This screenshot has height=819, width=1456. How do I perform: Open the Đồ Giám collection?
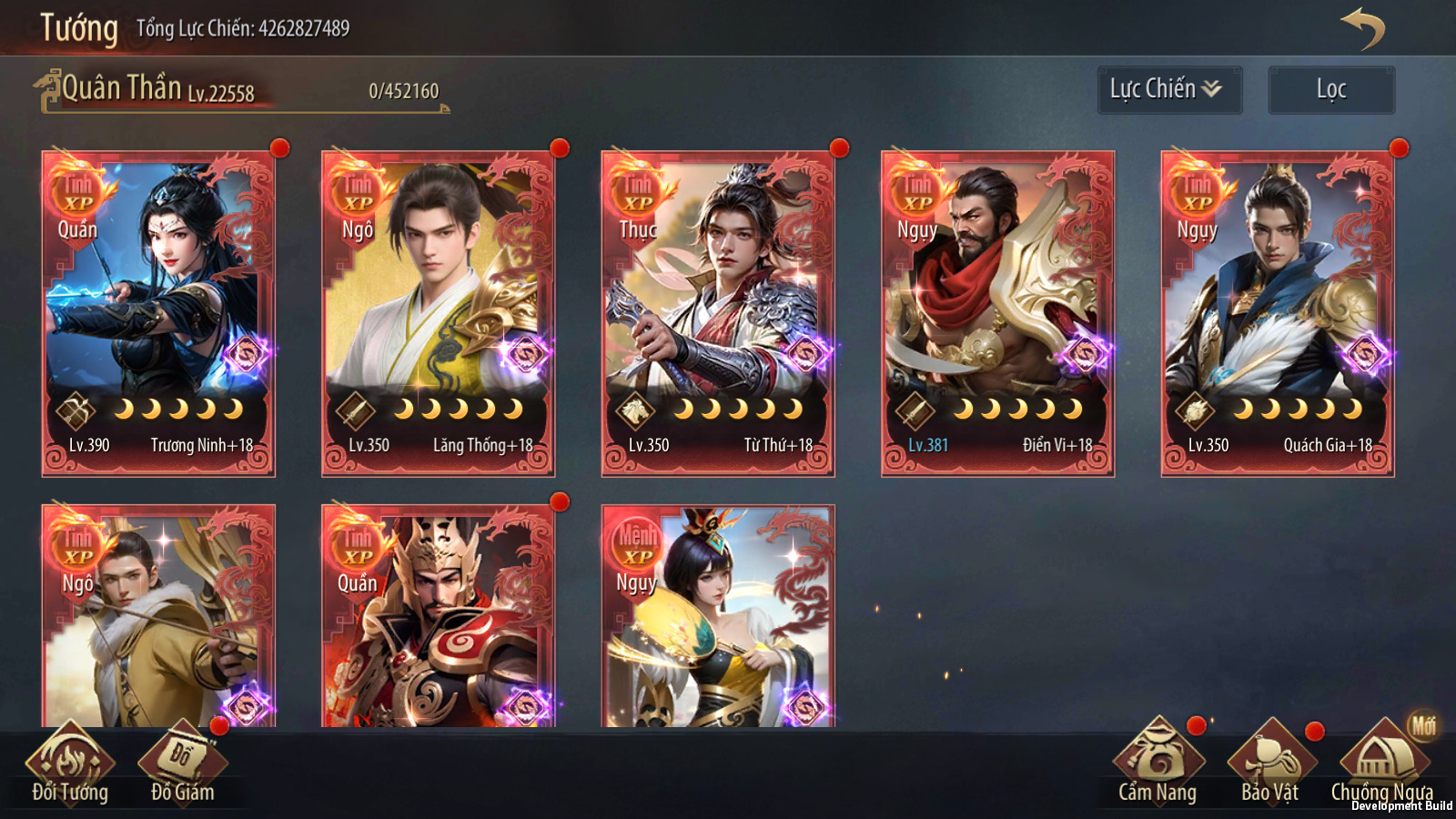[x=182, y=766]
